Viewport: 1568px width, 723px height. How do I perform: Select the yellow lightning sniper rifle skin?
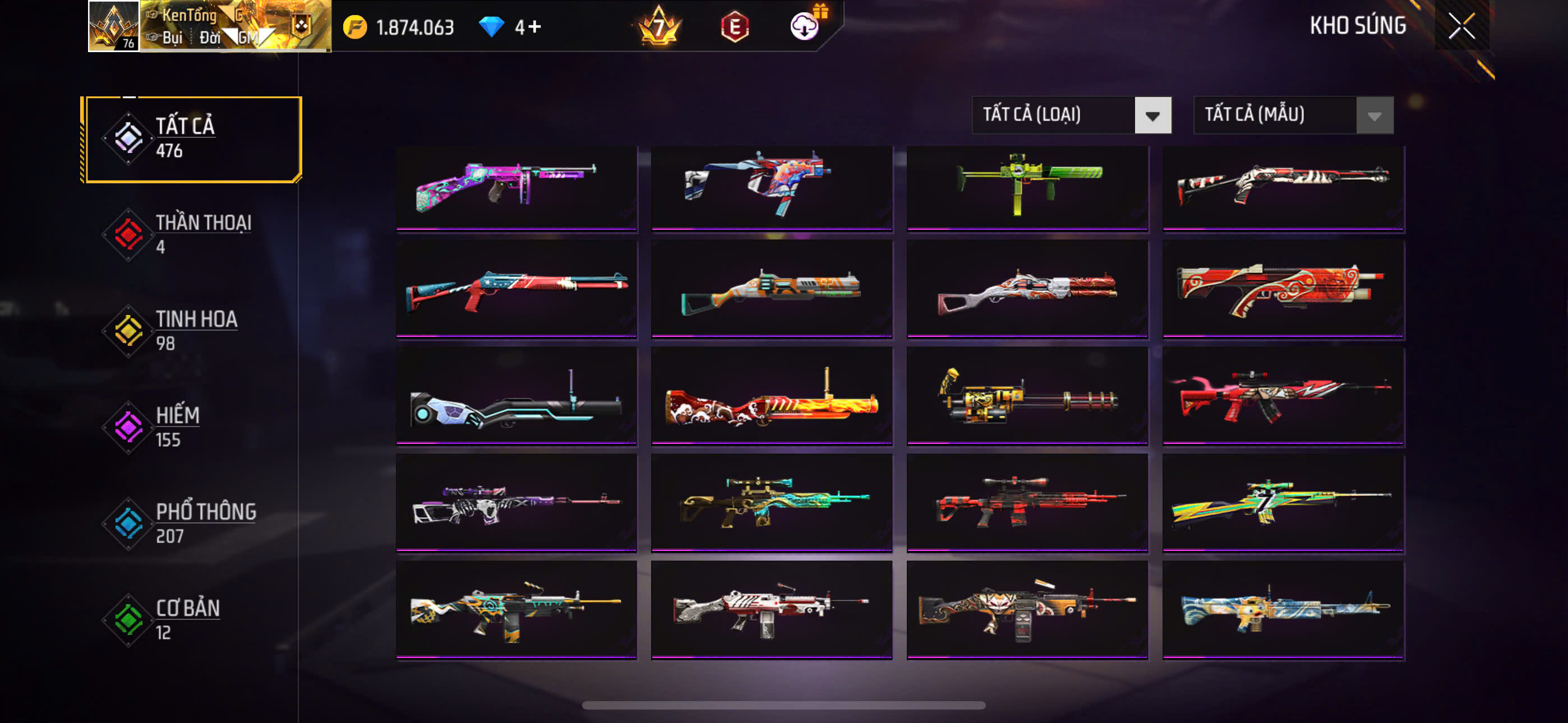(1283, 502)
